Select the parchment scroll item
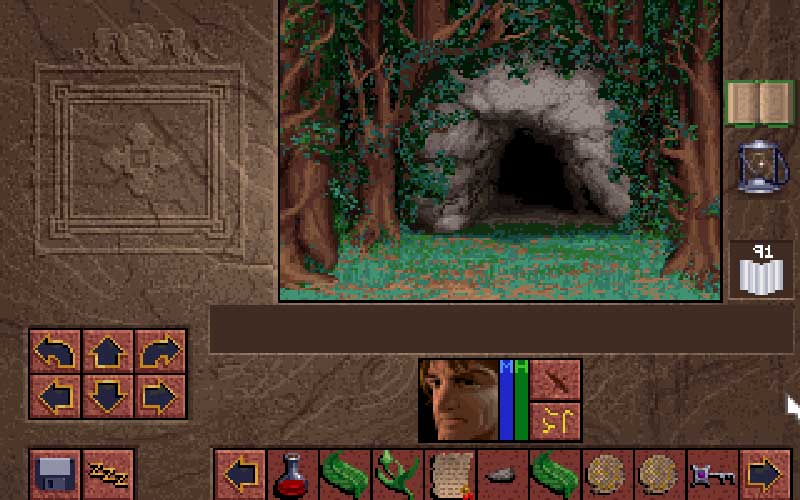 coord(449,473)
